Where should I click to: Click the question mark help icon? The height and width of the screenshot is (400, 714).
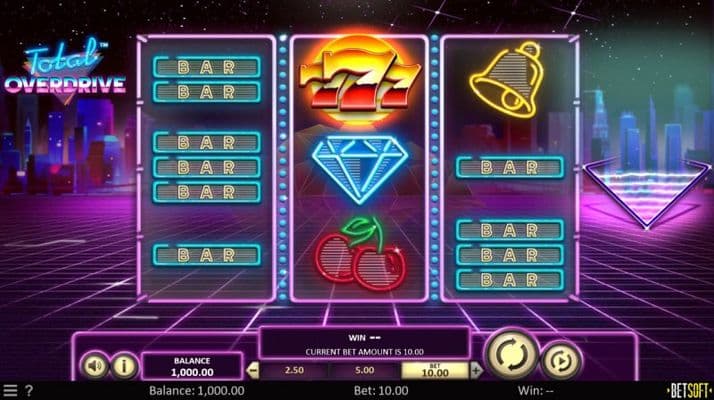pos(28,390)
